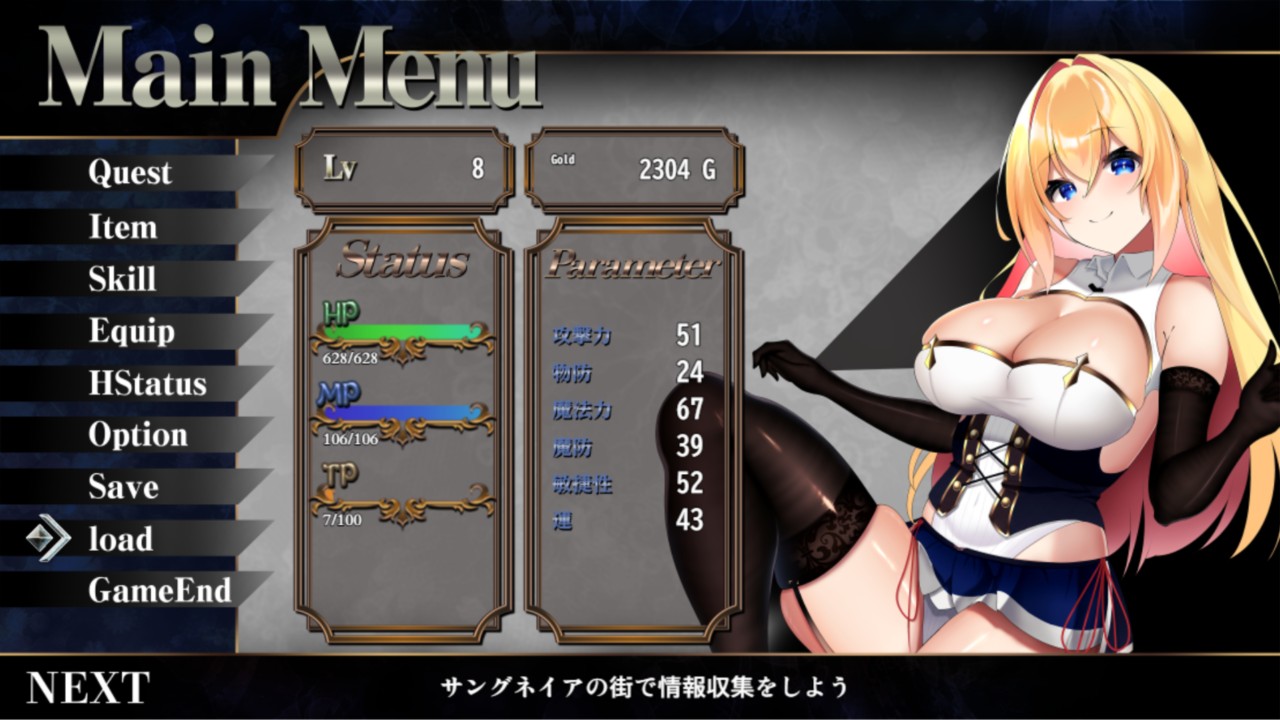1280x720 pixels.
Task: Select Item from the main menu
Action: (123, 227)
